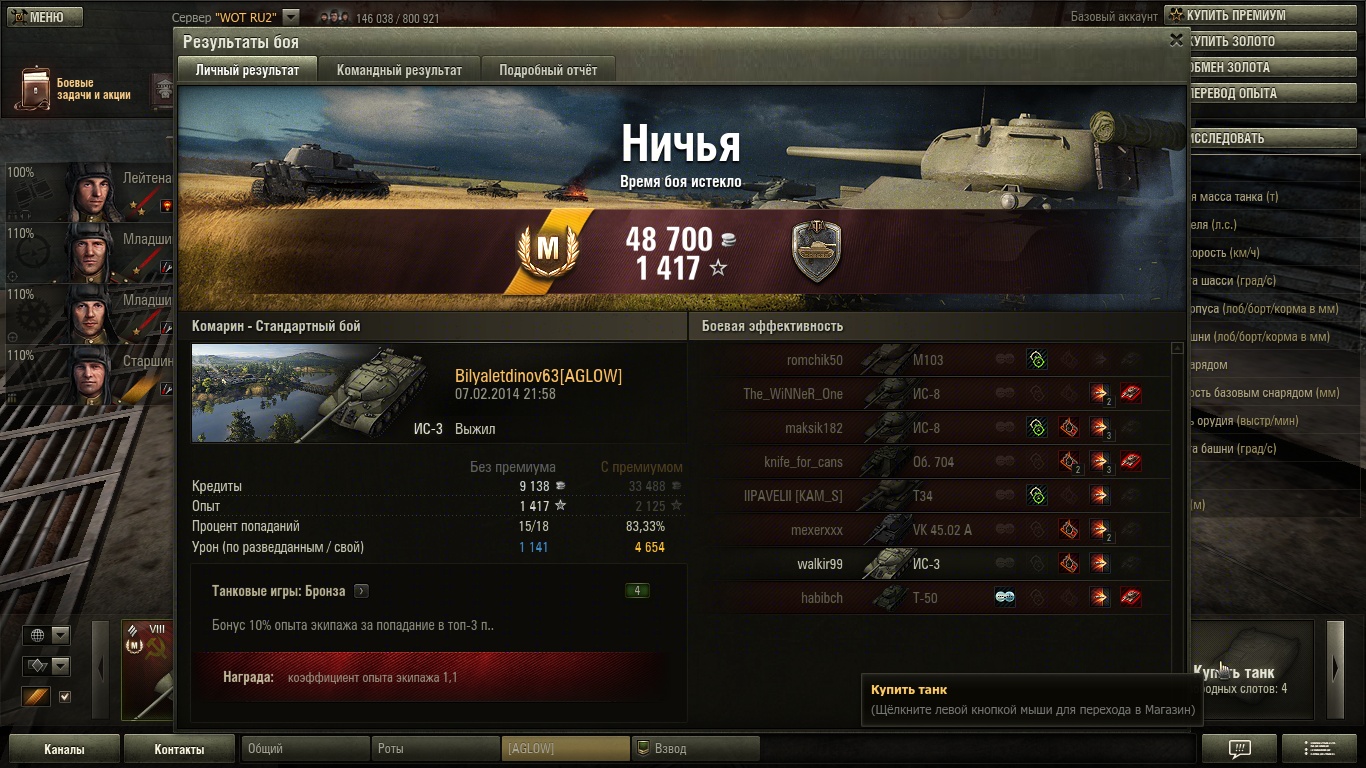Open the Взвод platoon chat tab
This screenshot has width=1366, height=768.
tap(695, 748)
